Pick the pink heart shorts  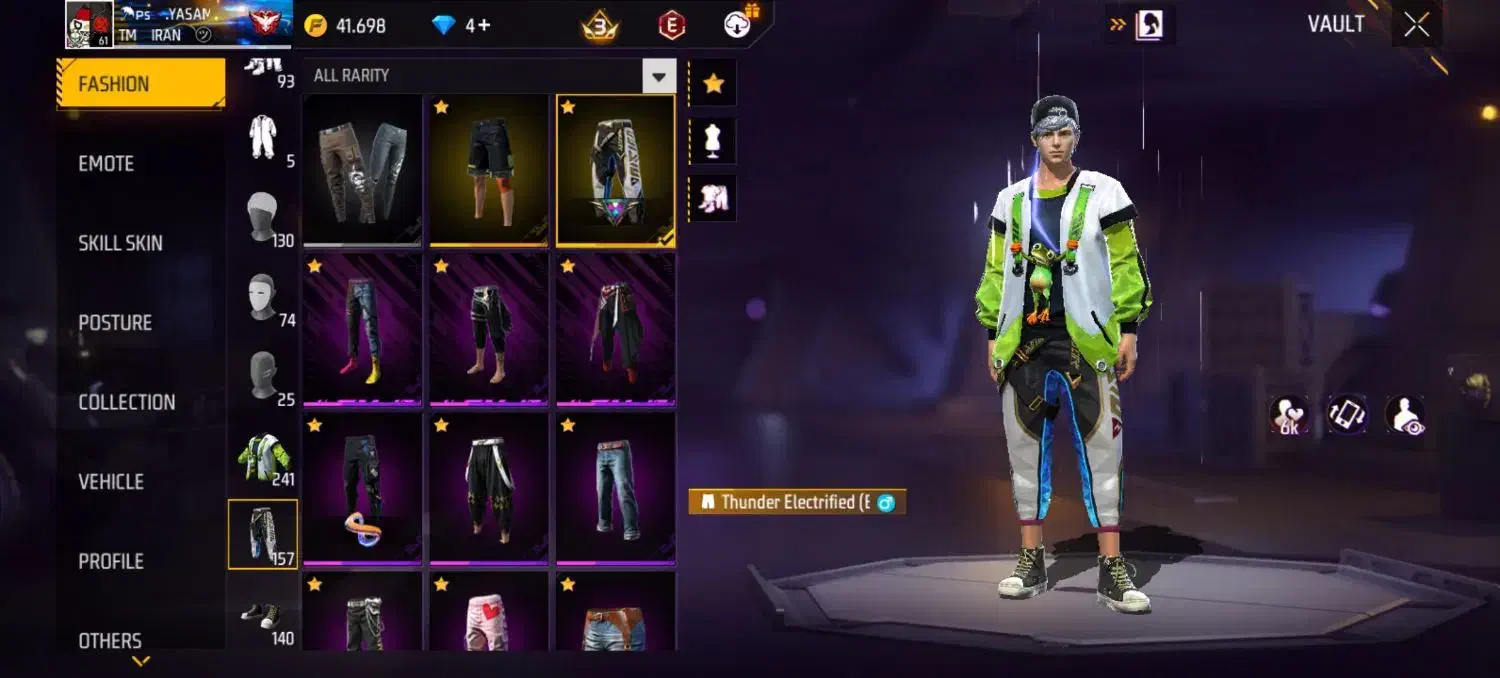489,614
